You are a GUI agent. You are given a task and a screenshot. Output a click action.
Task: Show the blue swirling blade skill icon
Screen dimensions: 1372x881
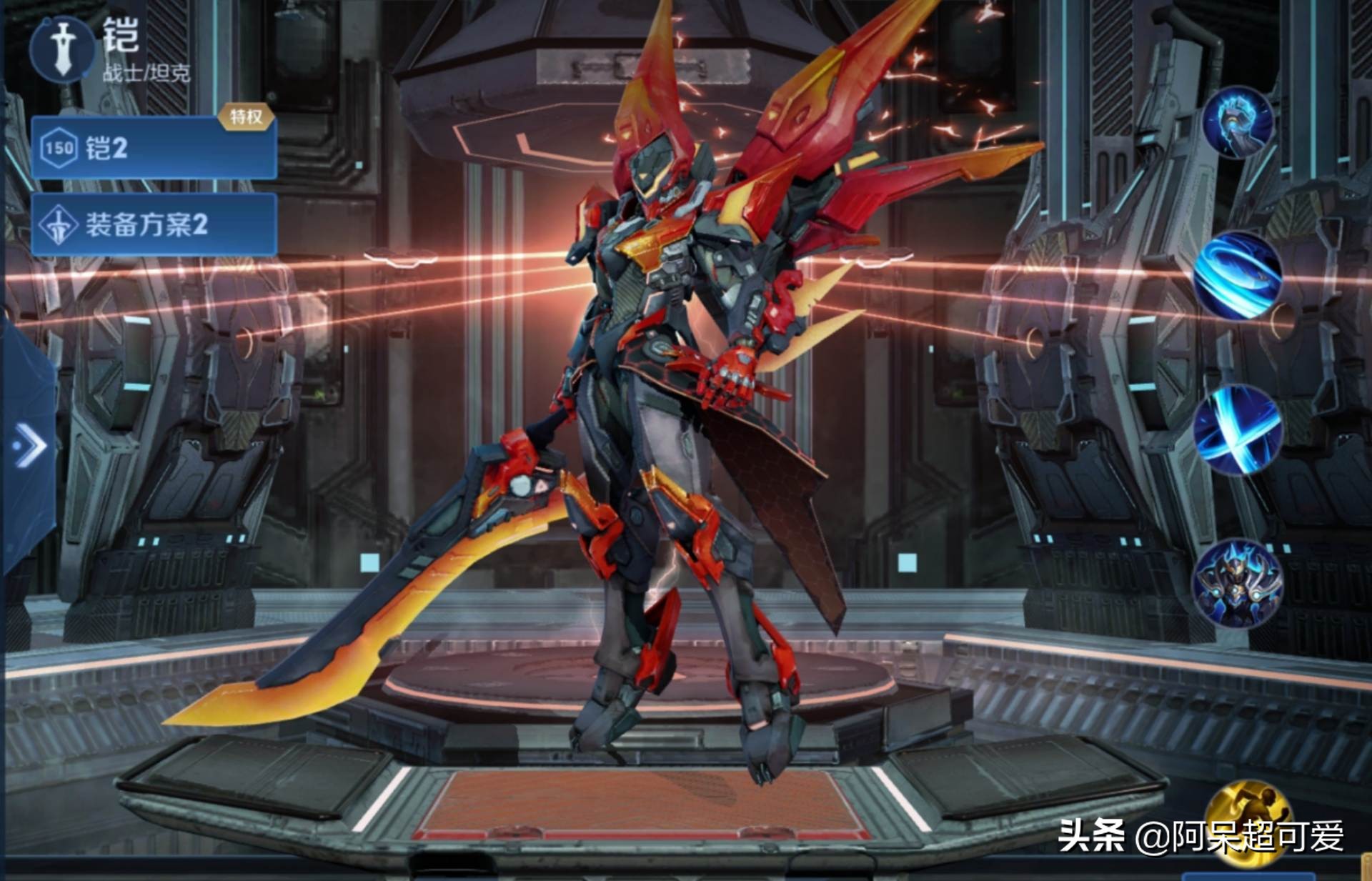point(1238,275)
